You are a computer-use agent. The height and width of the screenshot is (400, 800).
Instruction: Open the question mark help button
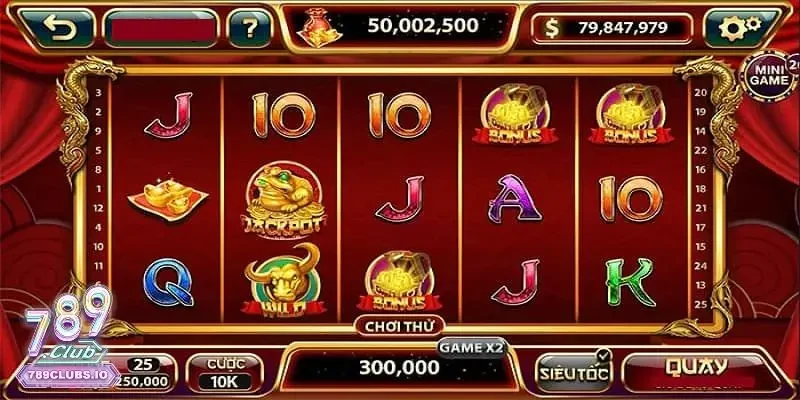(250, 29)
